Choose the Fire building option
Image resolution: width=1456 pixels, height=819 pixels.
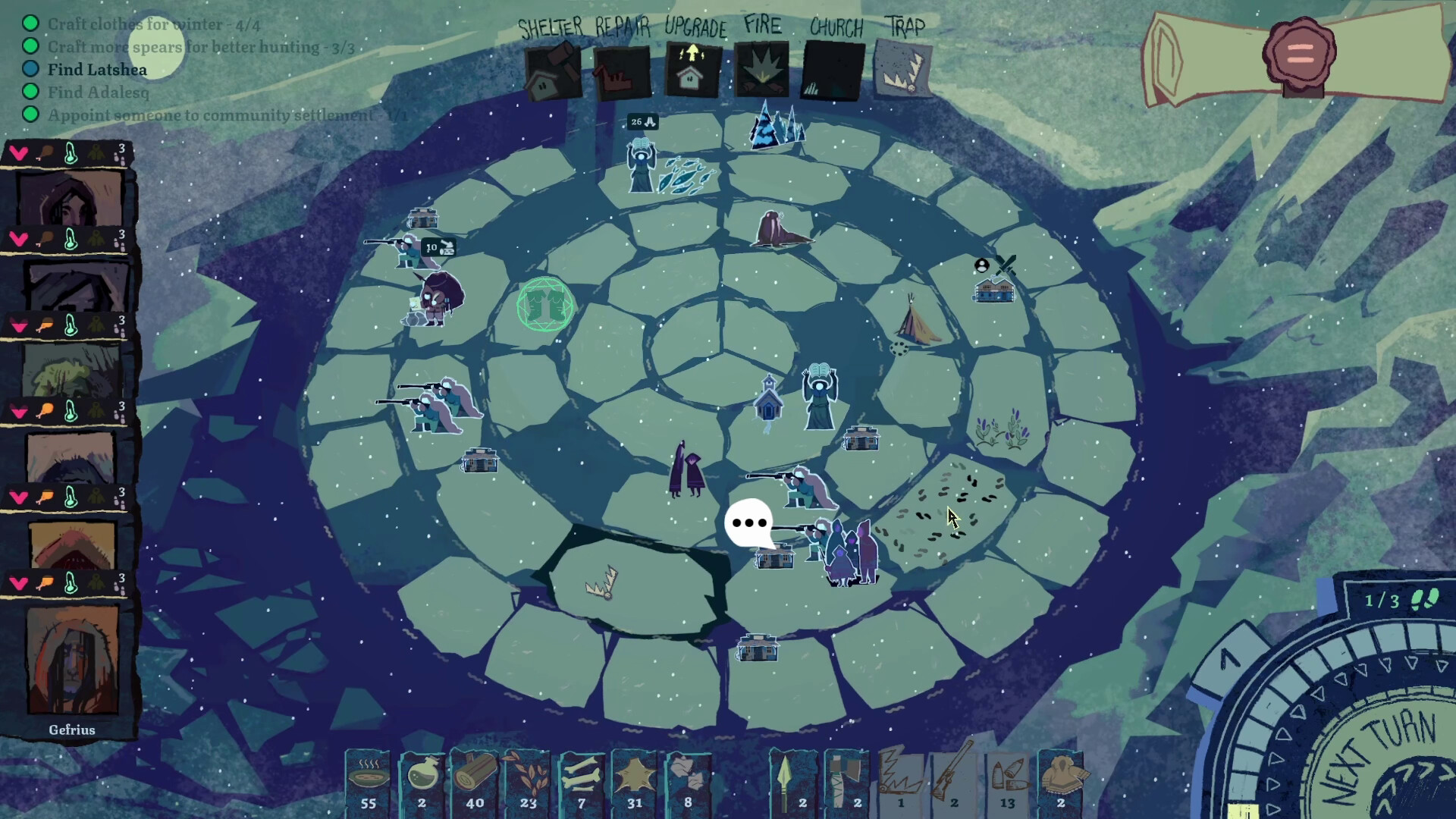point(761,71)
